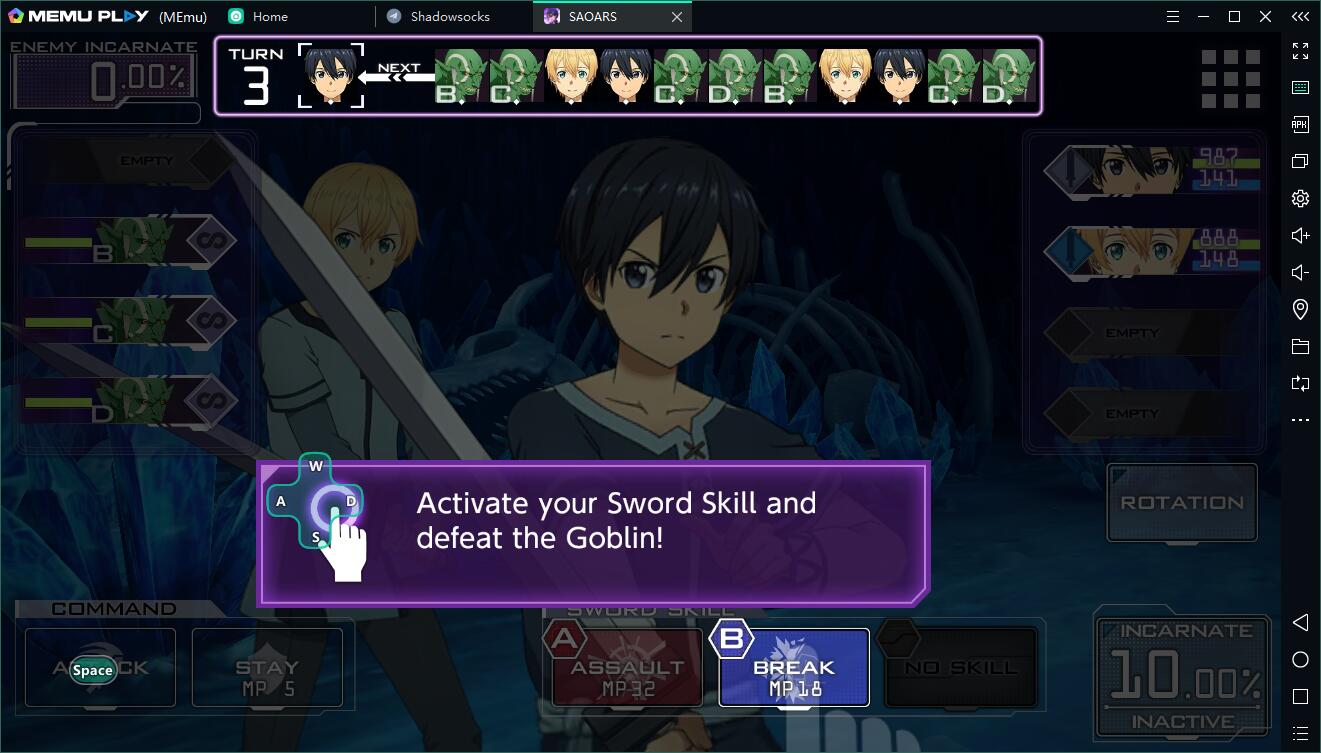The width and height of the screenshot is (1321, 753).
Task: Open MEmu settings gear icon
Action: (x=1300, y=198)
